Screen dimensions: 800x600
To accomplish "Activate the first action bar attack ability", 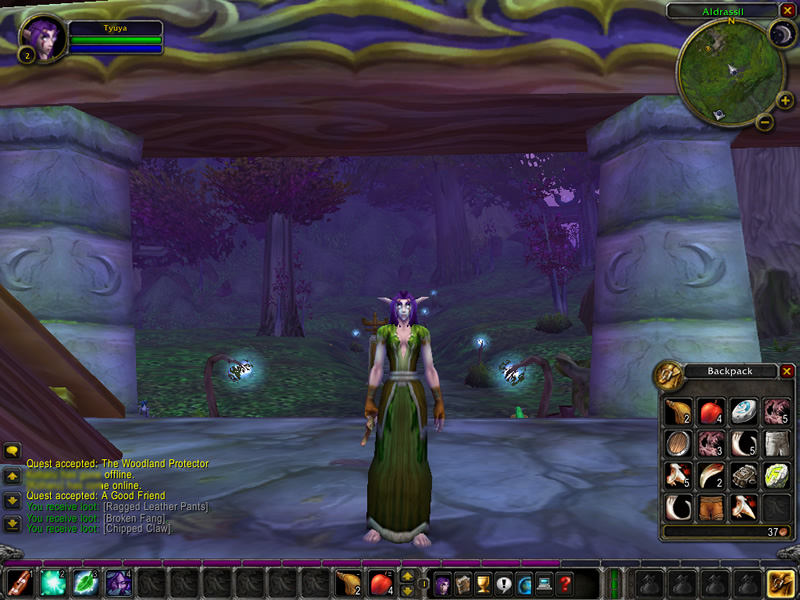I will 20,582.
